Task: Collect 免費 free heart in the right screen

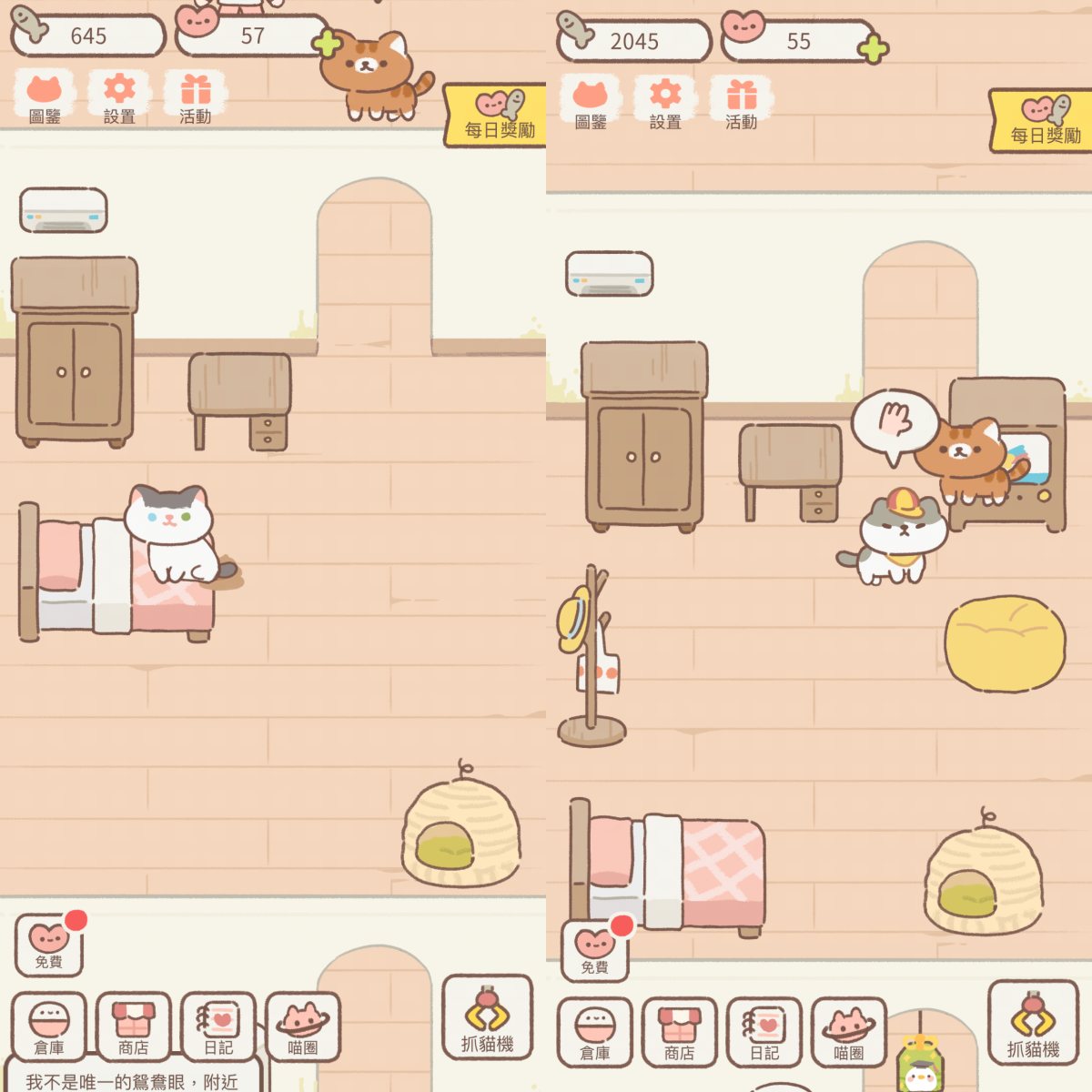Action: click(x=595, y=950)
